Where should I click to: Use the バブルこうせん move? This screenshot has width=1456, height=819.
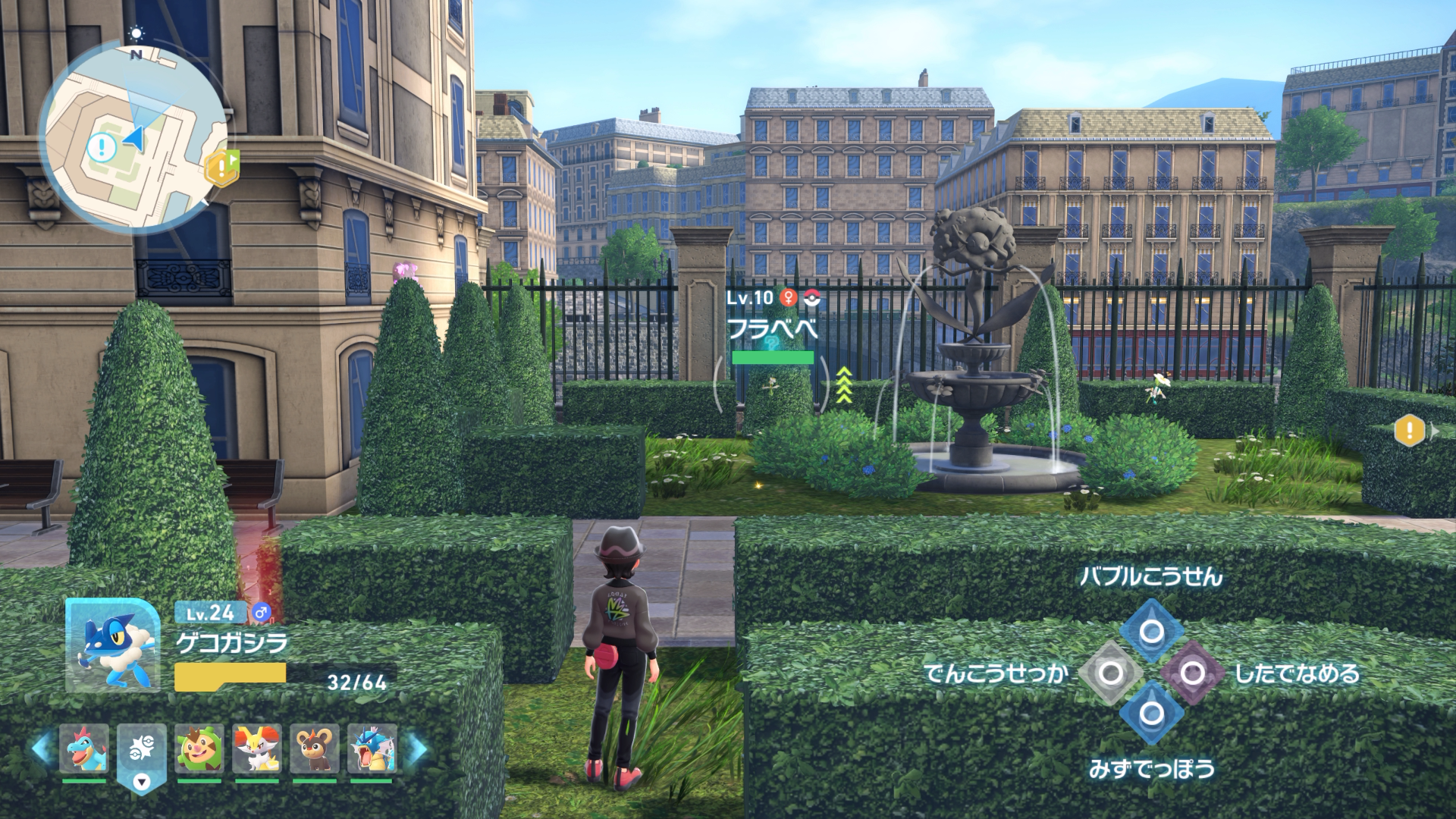click(x=1151, y=632)
